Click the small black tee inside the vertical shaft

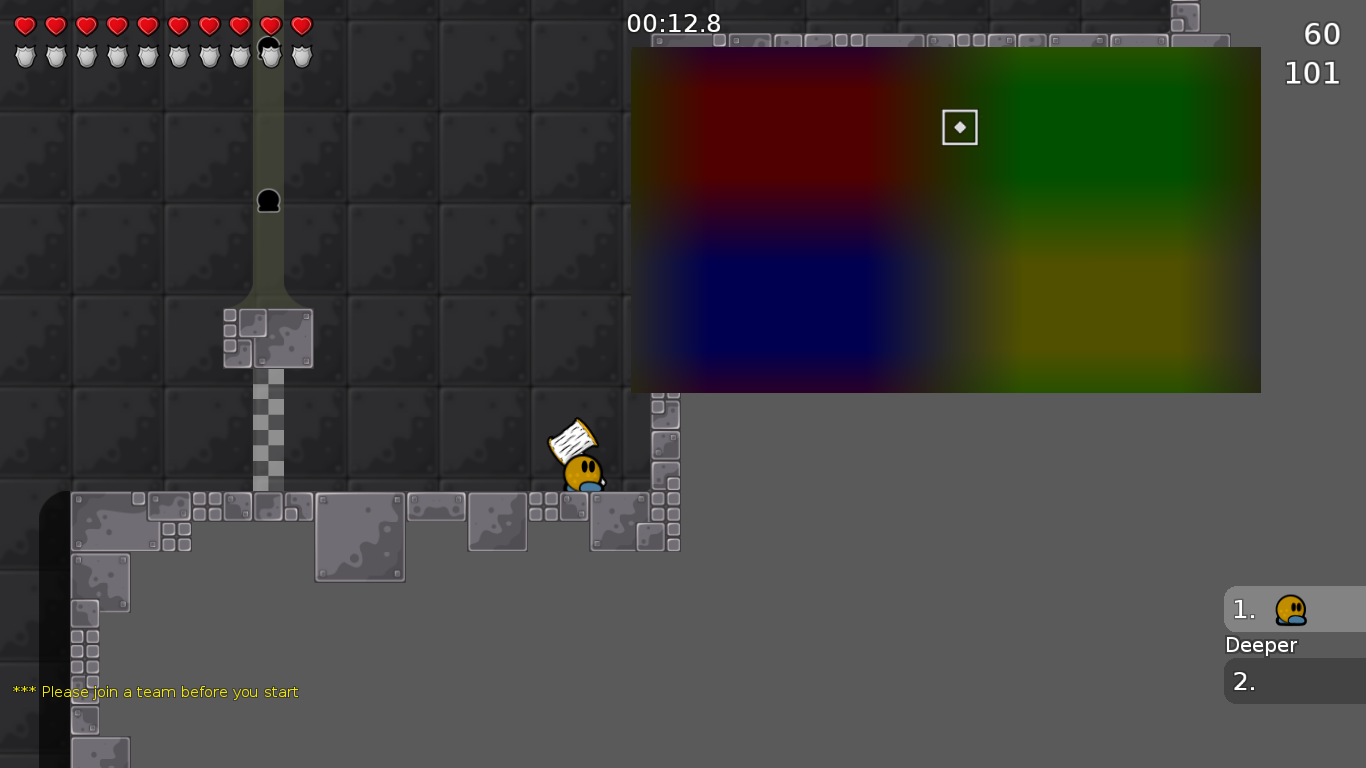[x=268, y=202]
